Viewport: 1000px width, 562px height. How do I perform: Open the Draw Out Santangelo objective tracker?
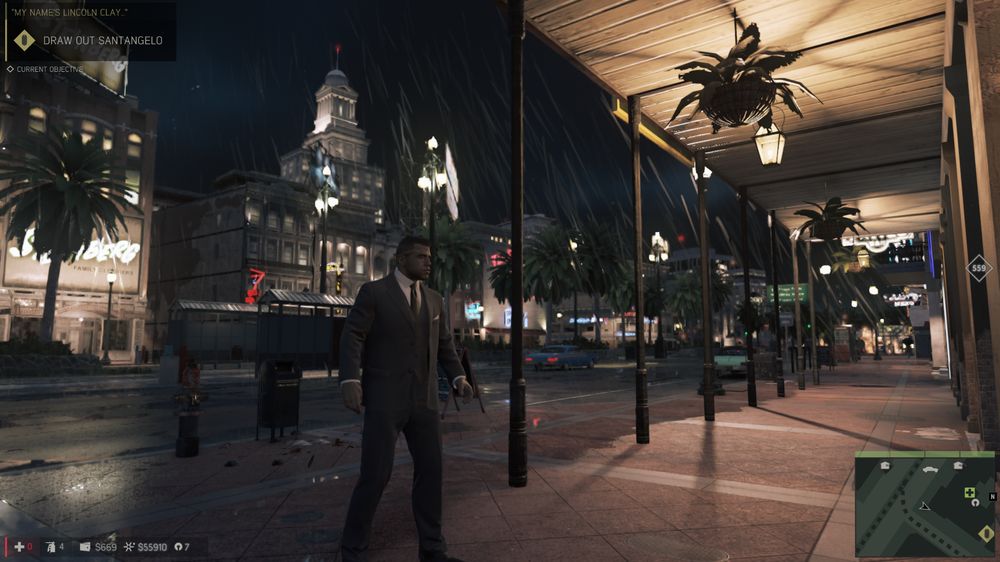[102, 41]
